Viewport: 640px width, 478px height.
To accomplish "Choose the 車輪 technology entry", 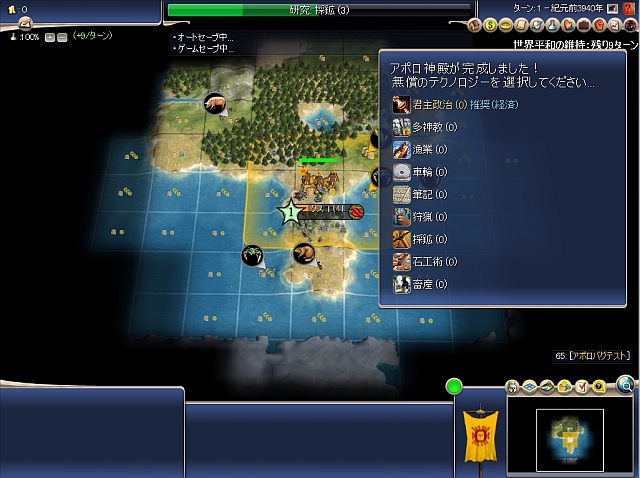I will (x=425, y=172).
